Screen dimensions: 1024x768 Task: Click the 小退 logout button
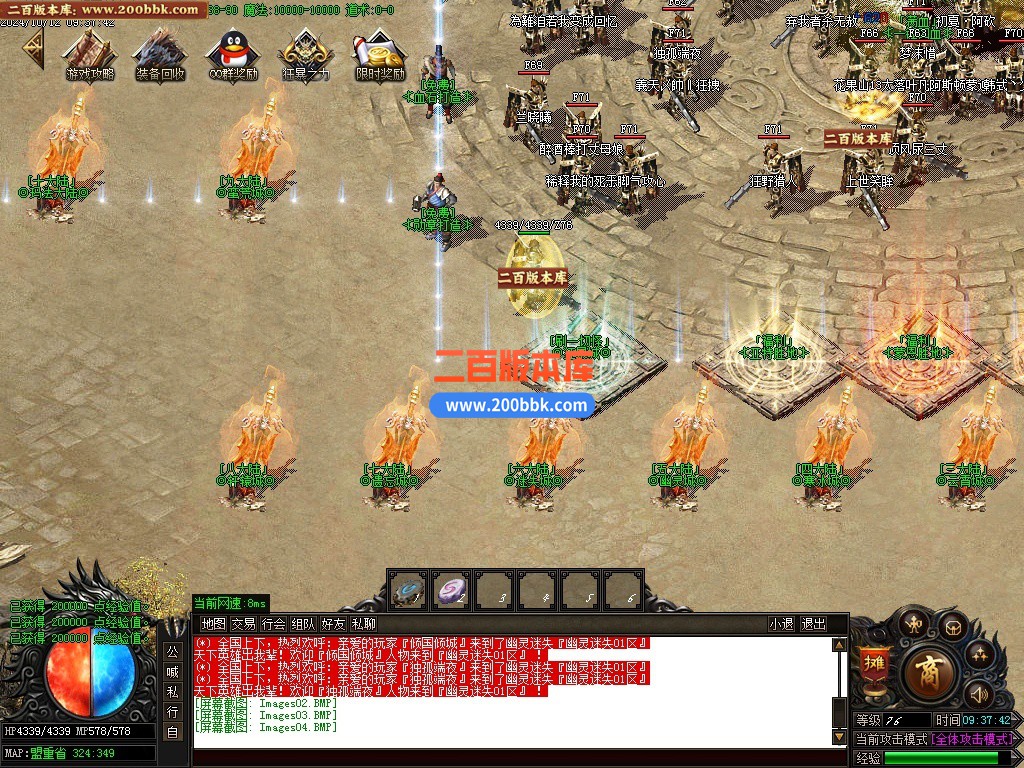(781, 624)
